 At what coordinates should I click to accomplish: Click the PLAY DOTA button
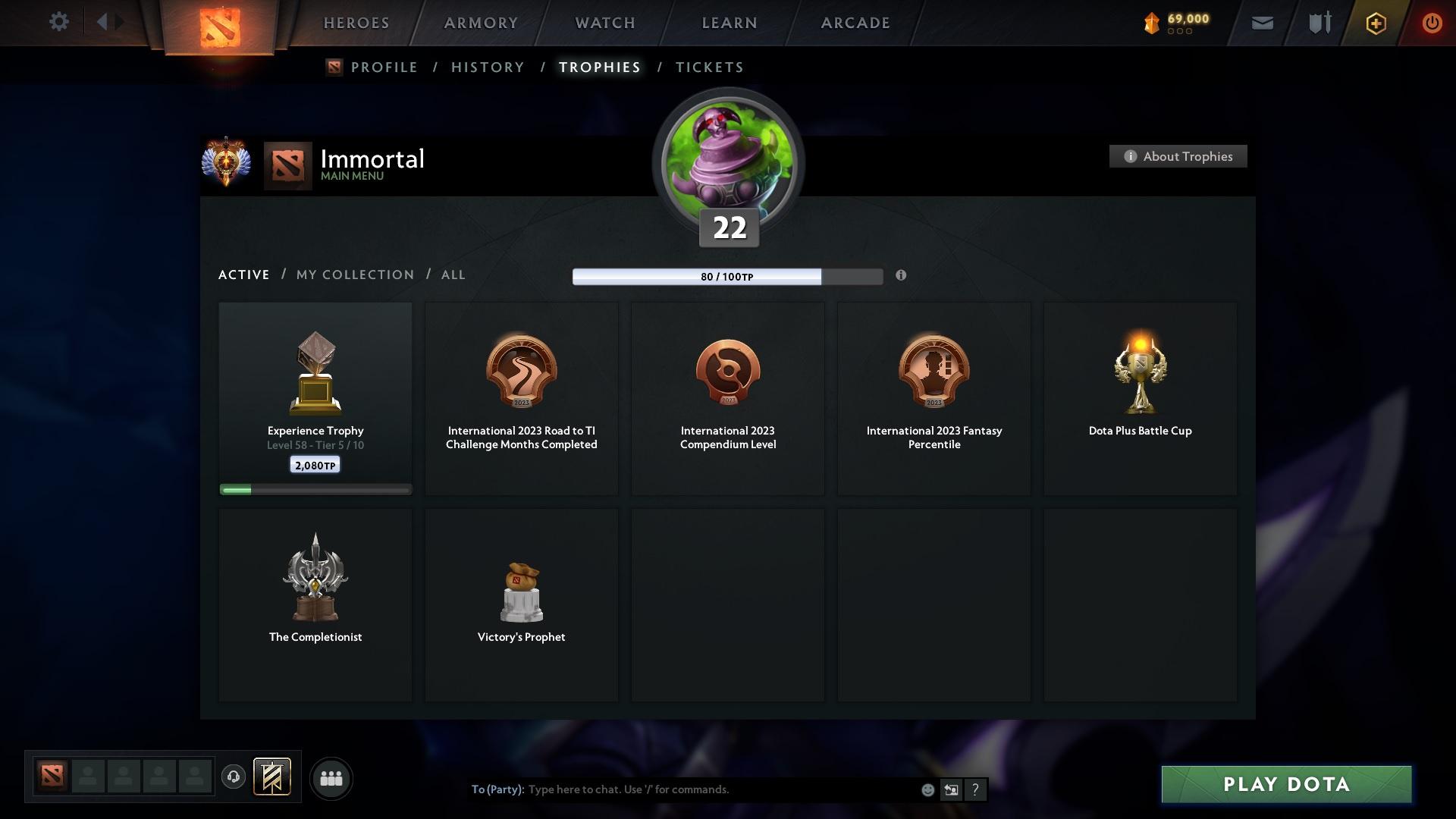tap(1285, 784)
